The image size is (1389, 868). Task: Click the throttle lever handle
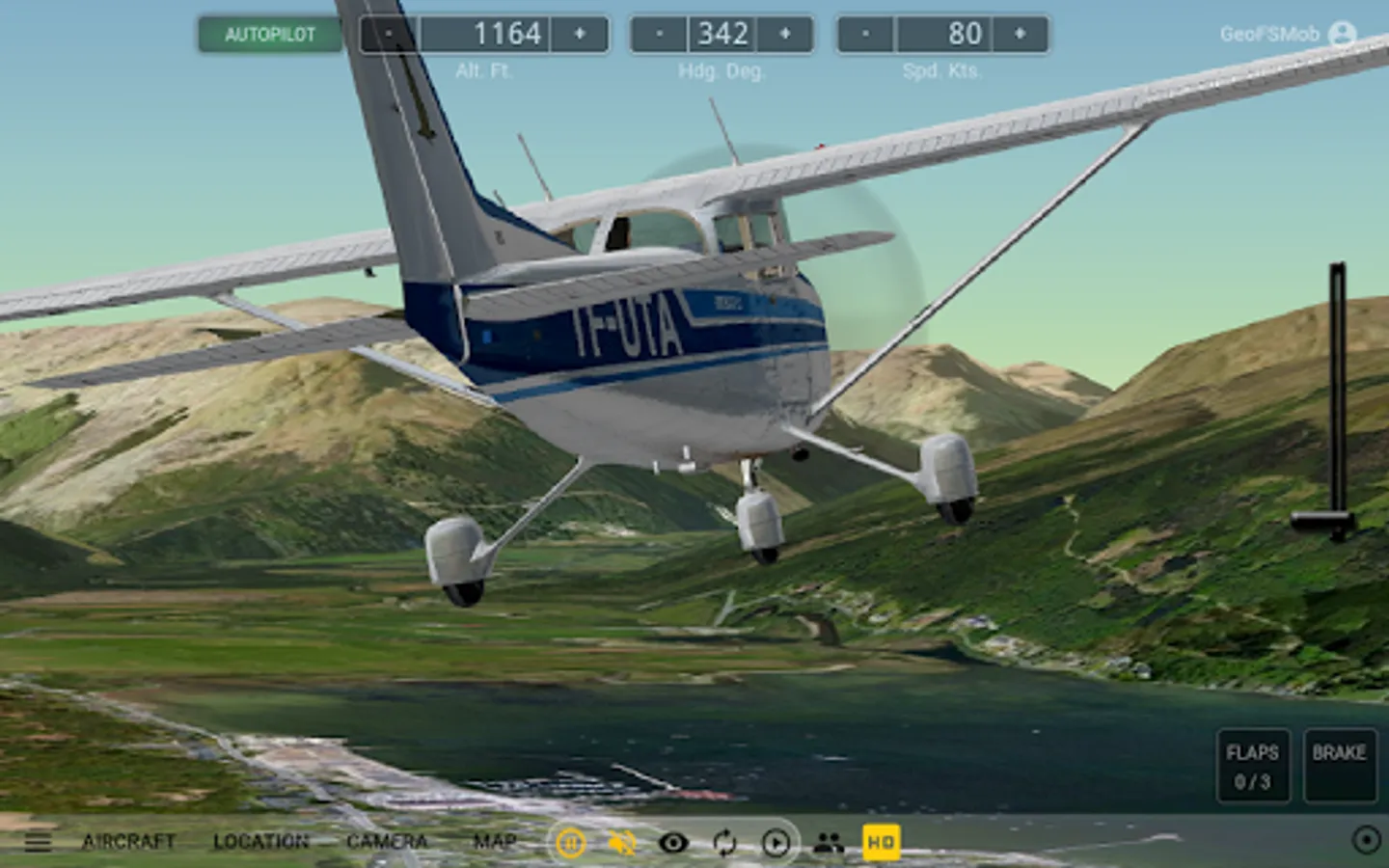[1324, 523]
